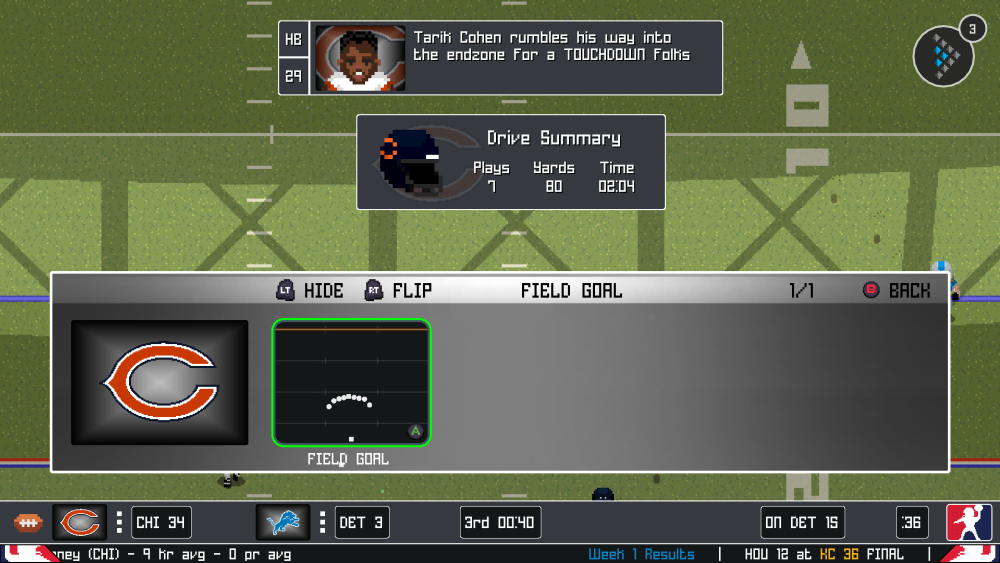Image resolution: width=1000 pixels, height=563 pixels.
Task: Click the Chicago Bears logo panel
Action: [x=160, y=382]
